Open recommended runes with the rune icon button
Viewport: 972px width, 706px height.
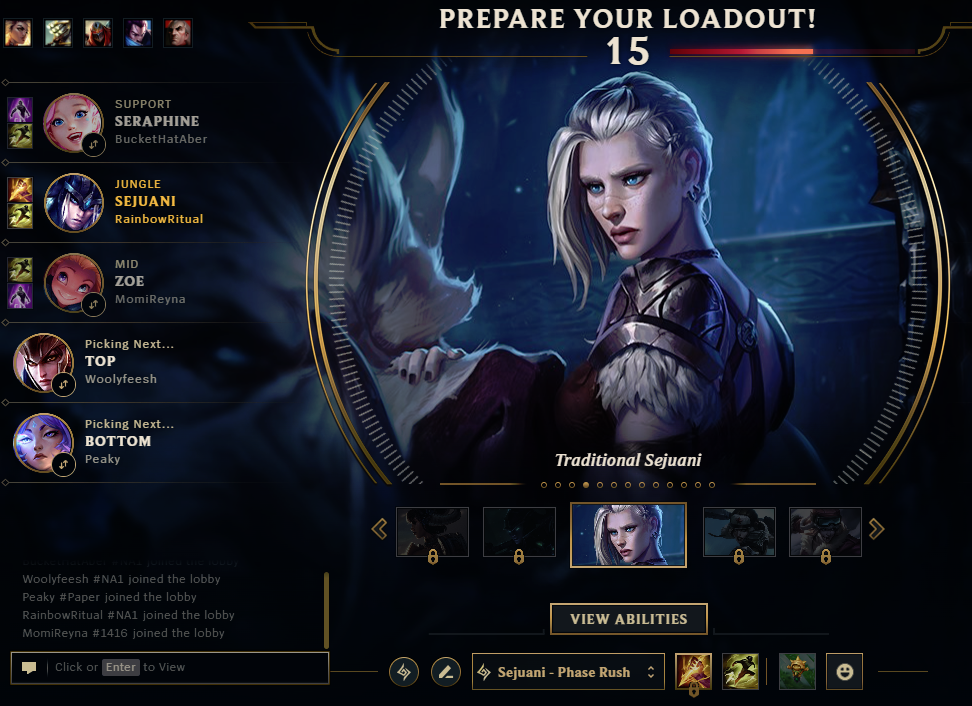tap(404, 672)
